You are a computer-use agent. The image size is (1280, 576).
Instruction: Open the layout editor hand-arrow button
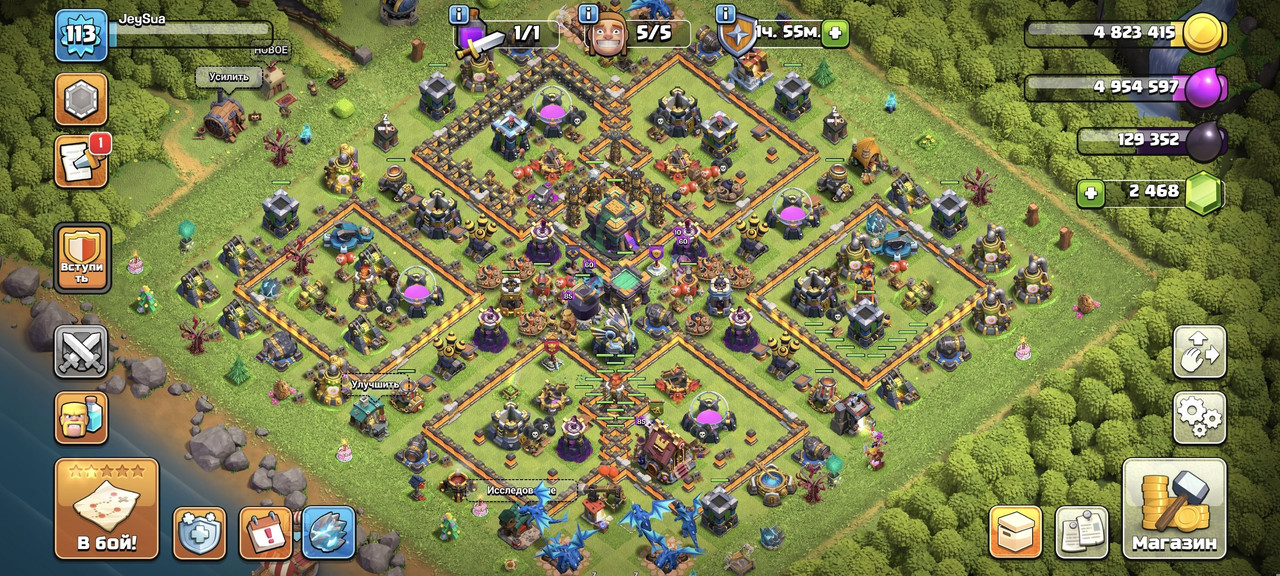click(1199, 351)
